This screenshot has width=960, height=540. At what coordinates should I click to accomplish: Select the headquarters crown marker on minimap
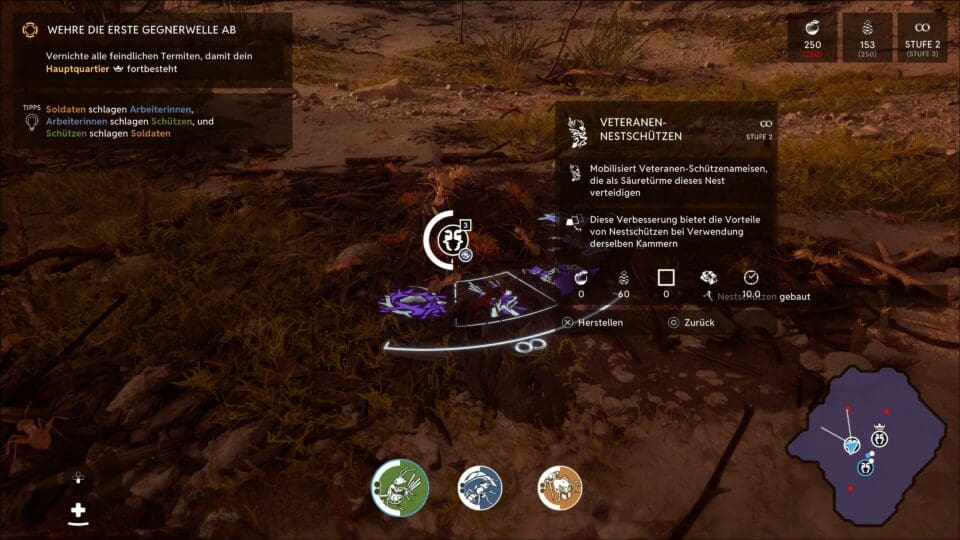click(x=880, y=437)
